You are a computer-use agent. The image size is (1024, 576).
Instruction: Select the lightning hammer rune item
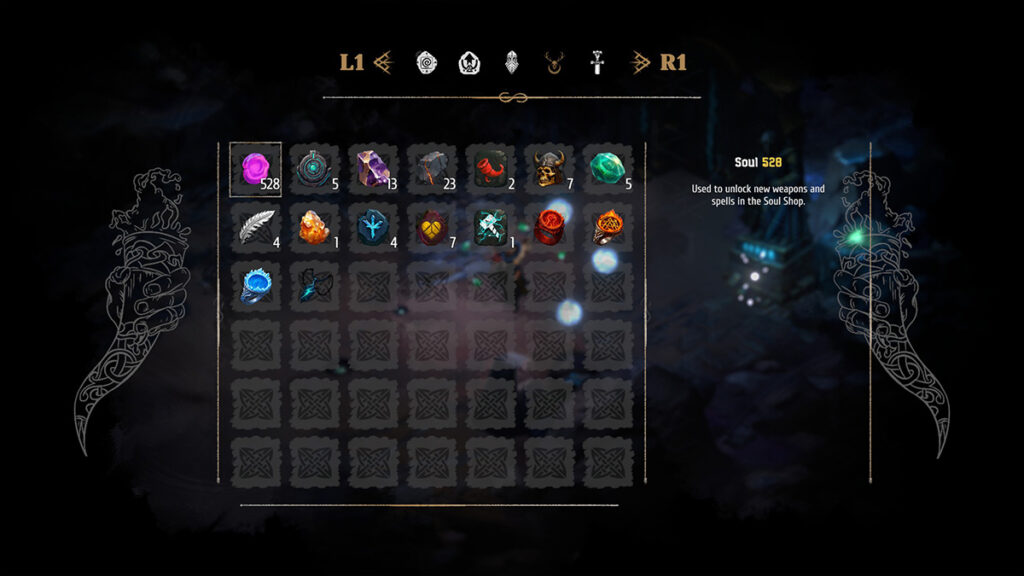[490, 227]
